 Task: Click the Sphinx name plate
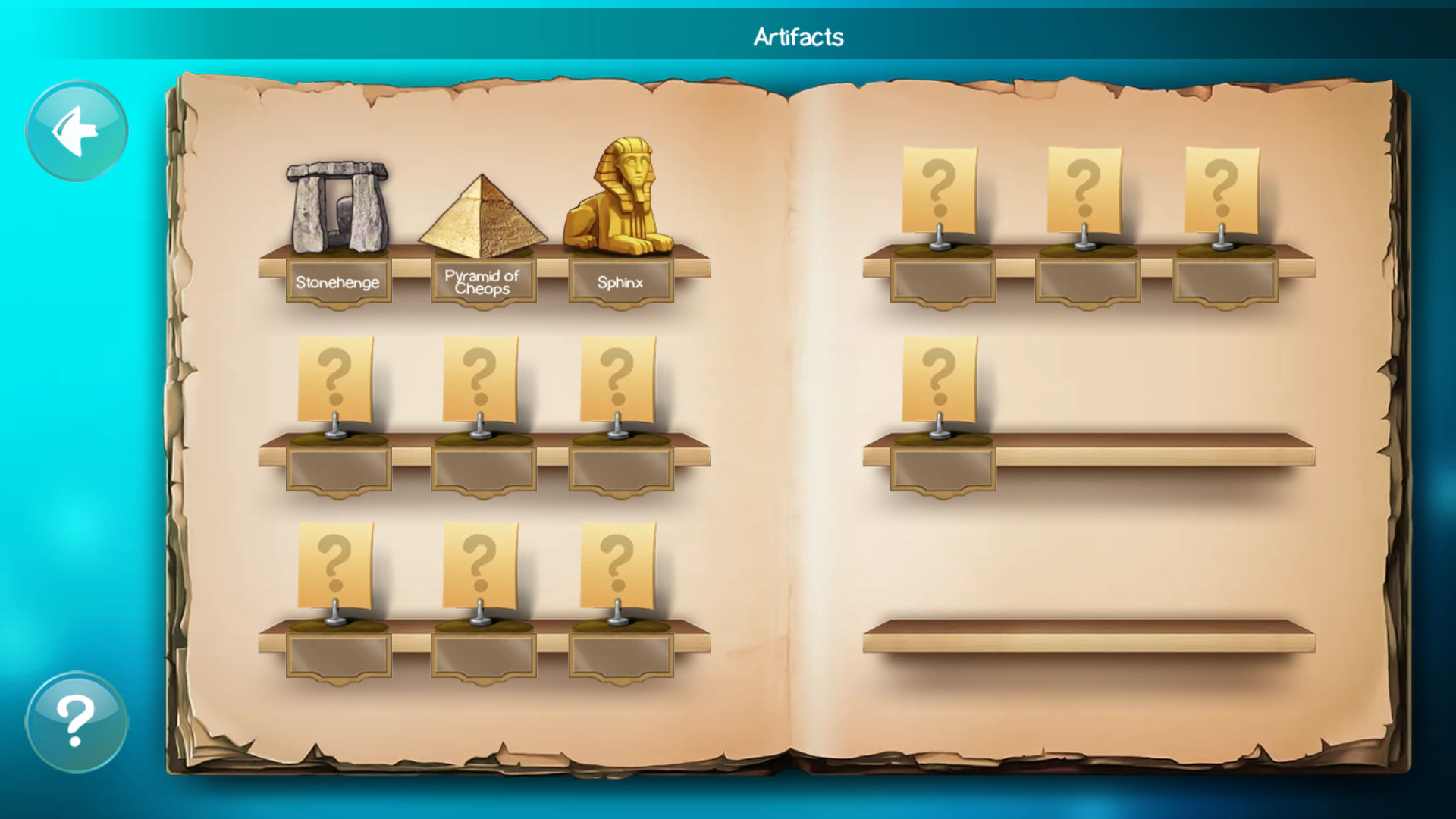(x=619, y=282)
